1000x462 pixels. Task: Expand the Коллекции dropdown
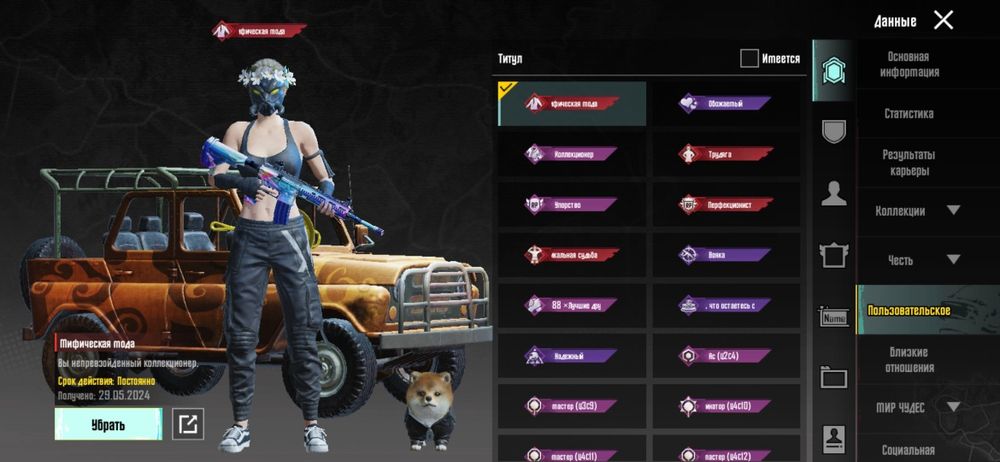(918, 211)
